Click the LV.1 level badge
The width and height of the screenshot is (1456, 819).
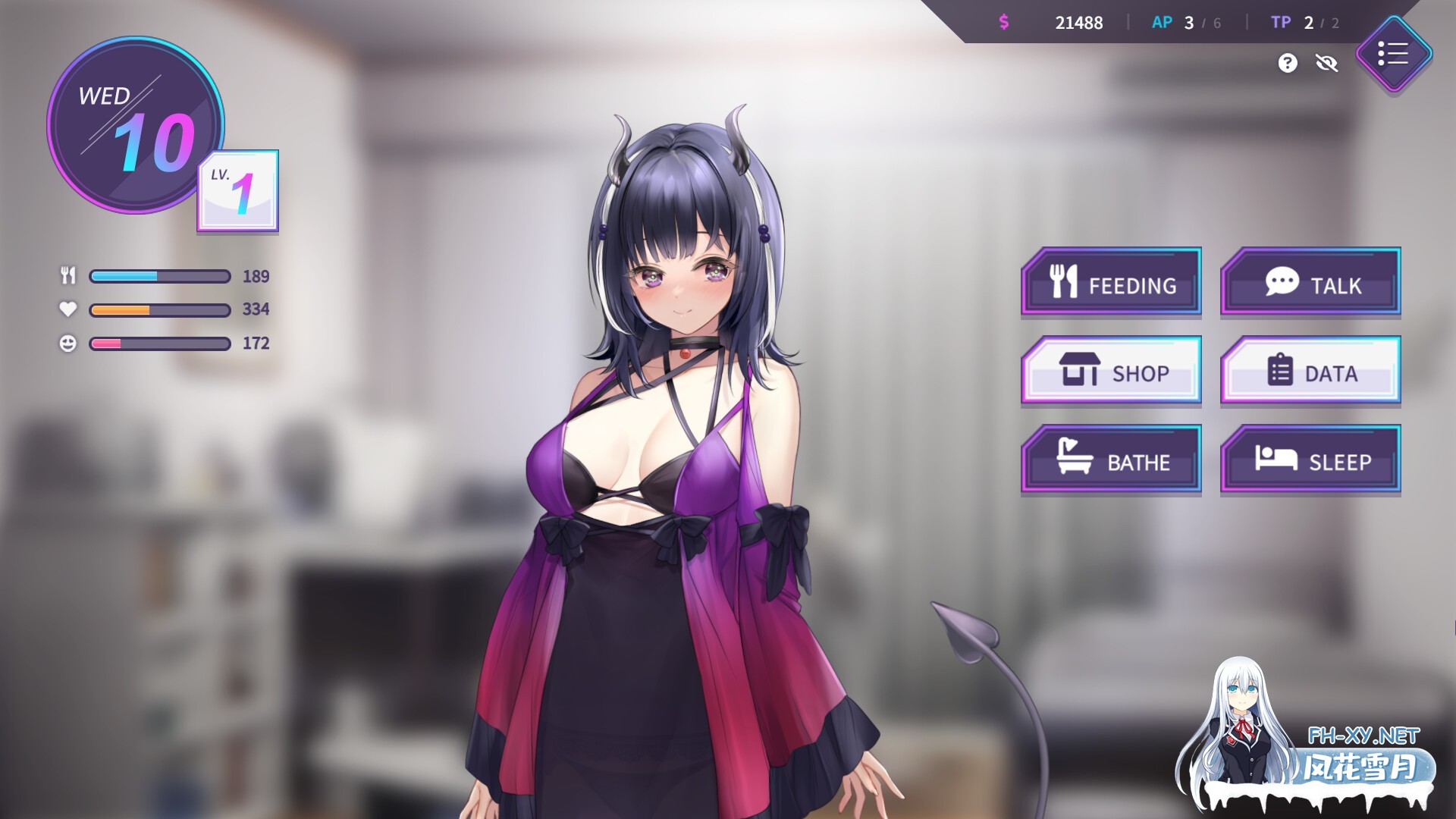coord(236,191)
